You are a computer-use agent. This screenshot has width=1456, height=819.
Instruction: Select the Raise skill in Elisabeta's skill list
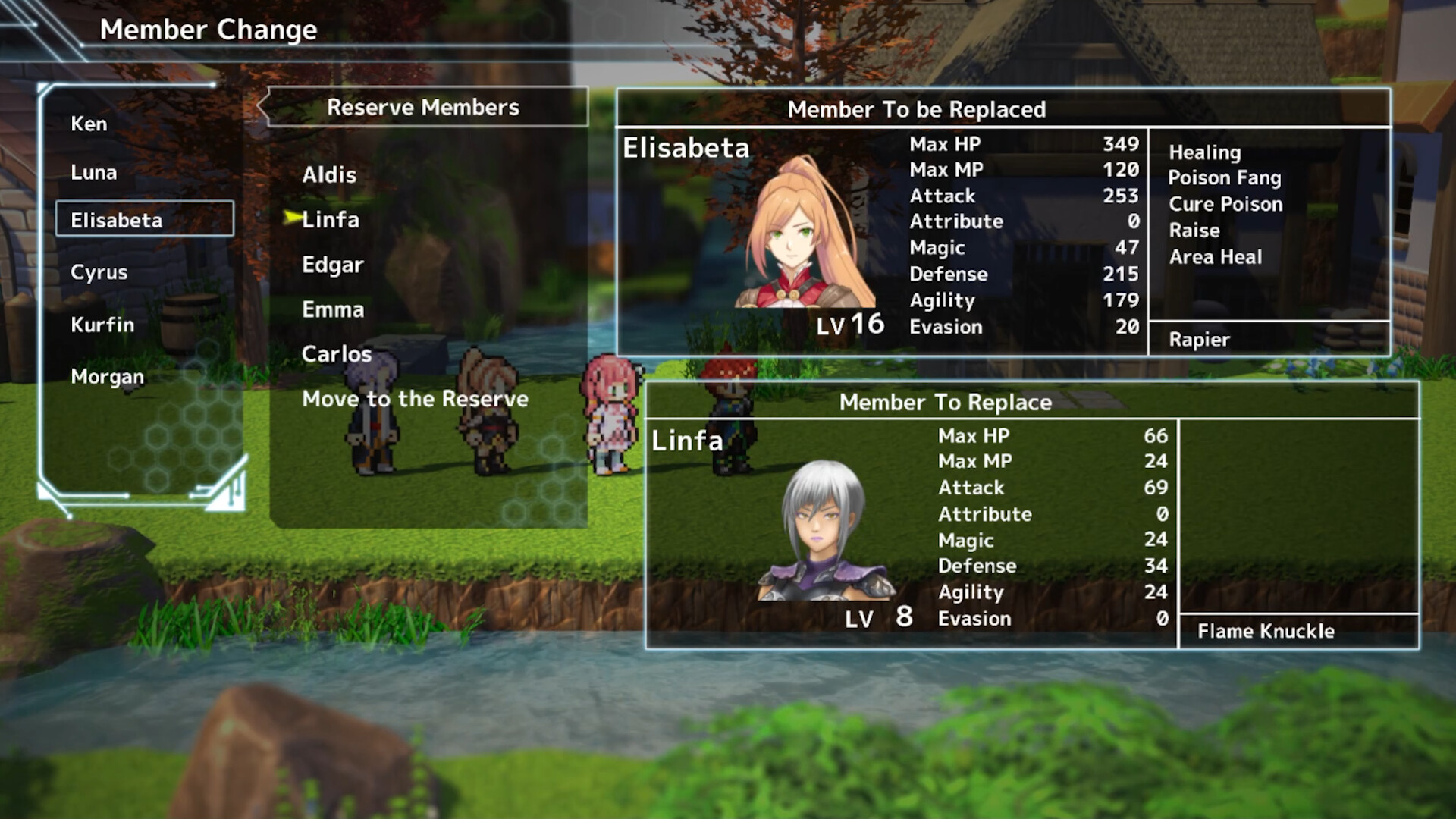click(1194, 231)
